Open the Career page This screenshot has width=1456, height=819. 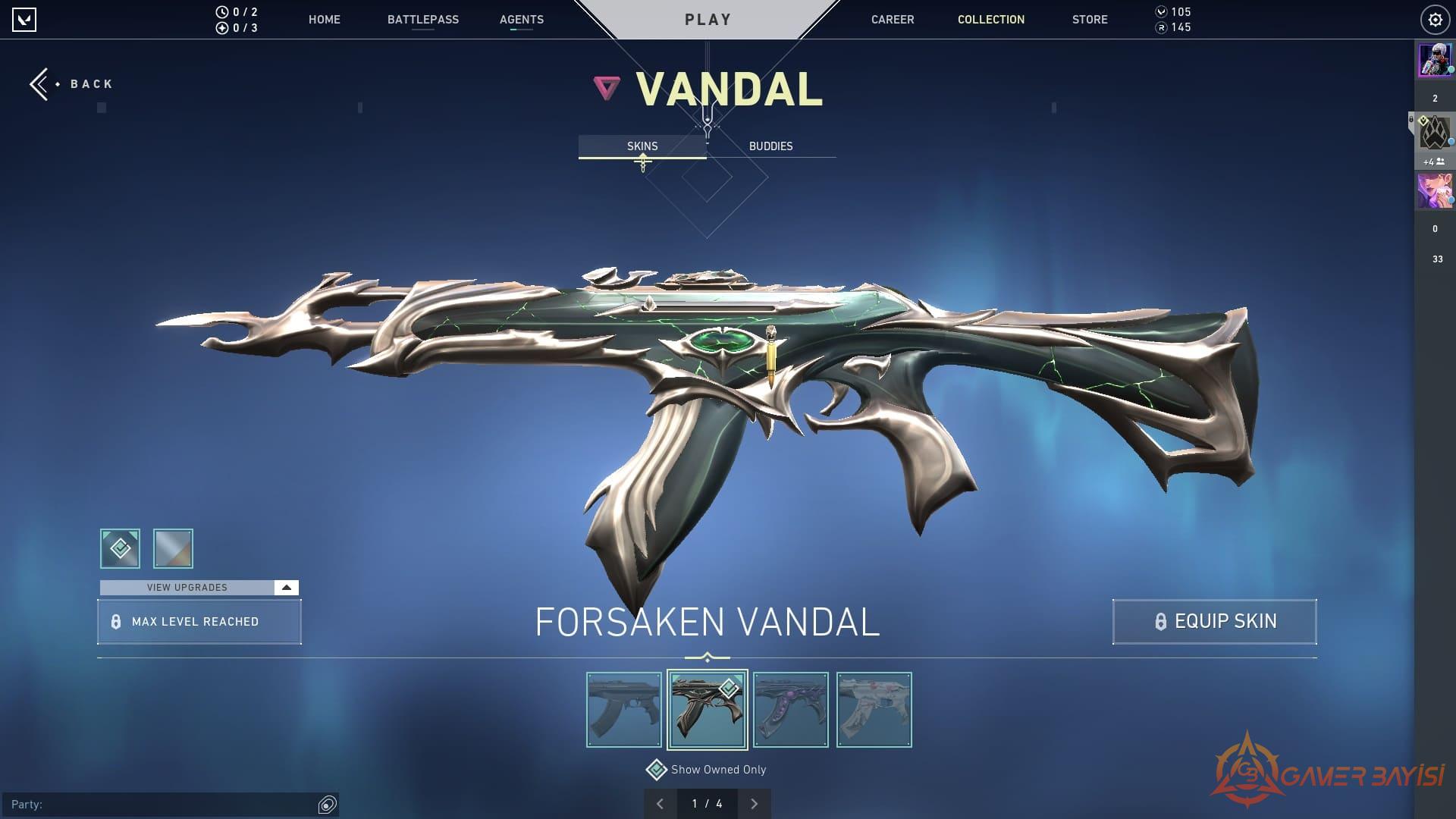pos(892,20)
